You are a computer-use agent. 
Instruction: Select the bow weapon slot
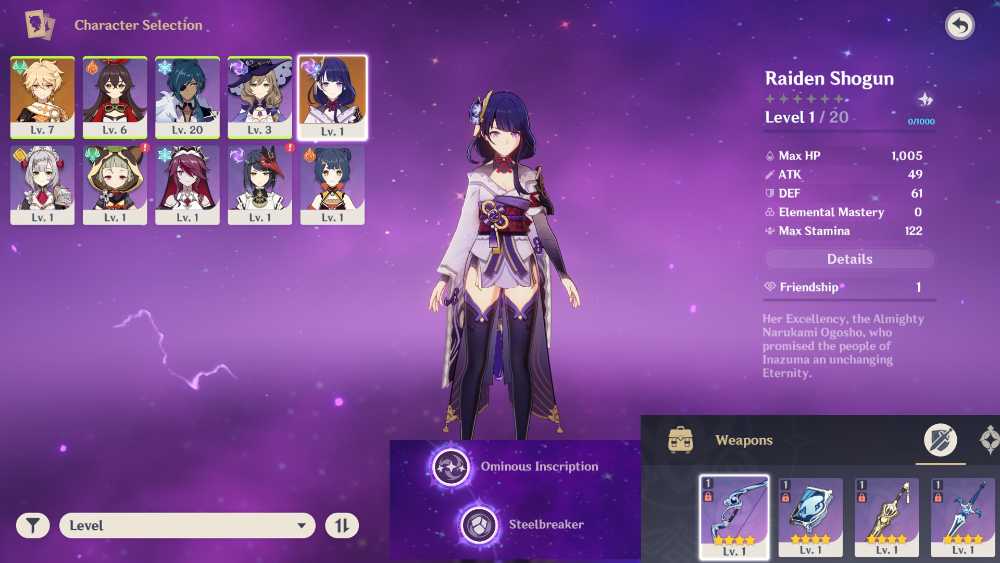point(734,516)
